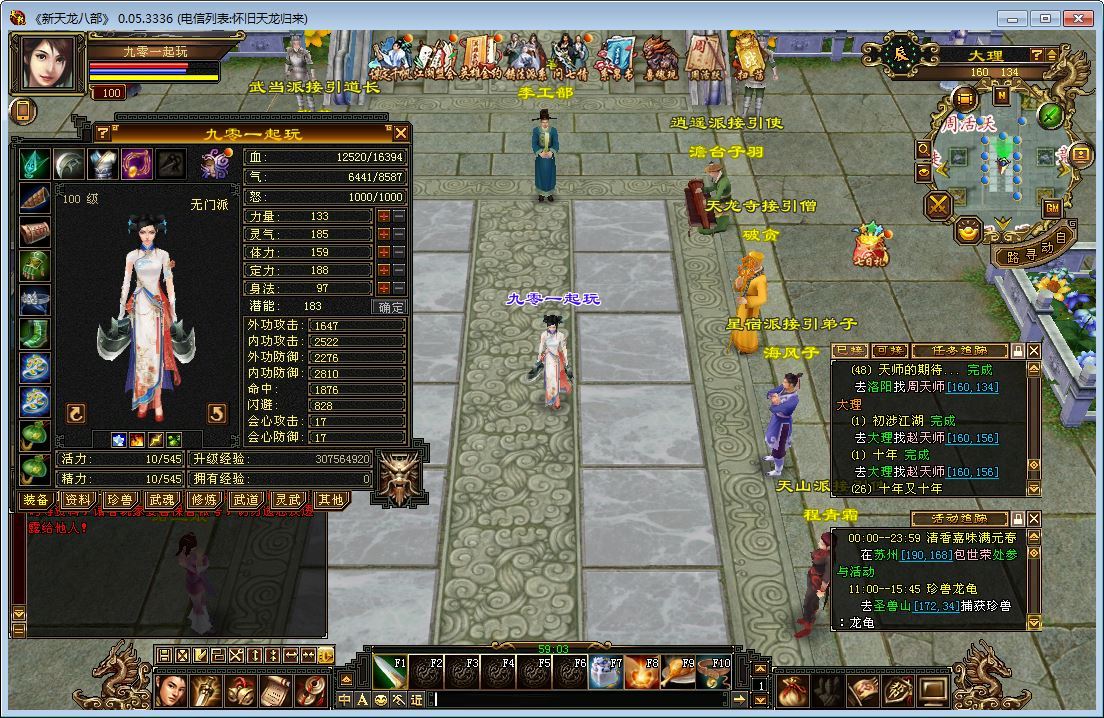Switch to the 资料 tab
The width and height of the screenshot is (1104, 718).
click(78, 500)
